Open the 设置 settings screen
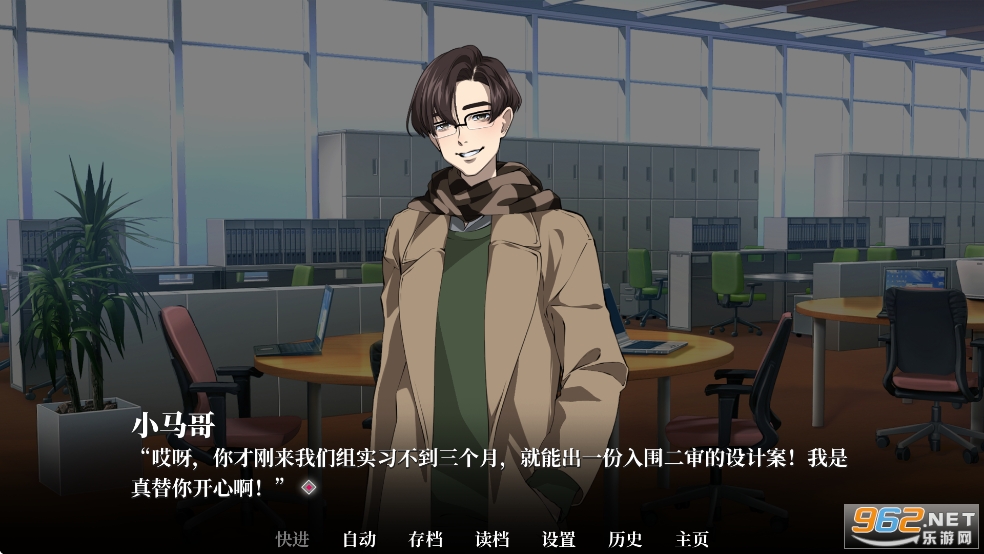Viewport: 984px width, 554px height. pyautogui.click(x=559, y=539)
